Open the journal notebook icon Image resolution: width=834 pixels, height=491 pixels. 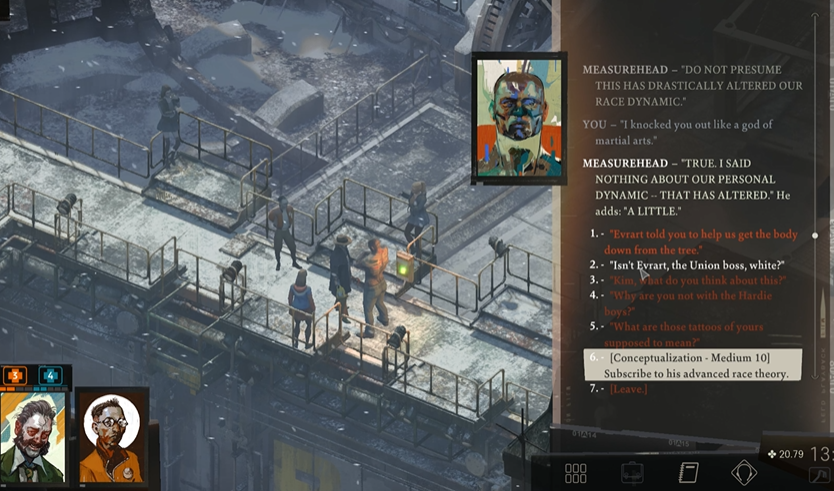688,473
